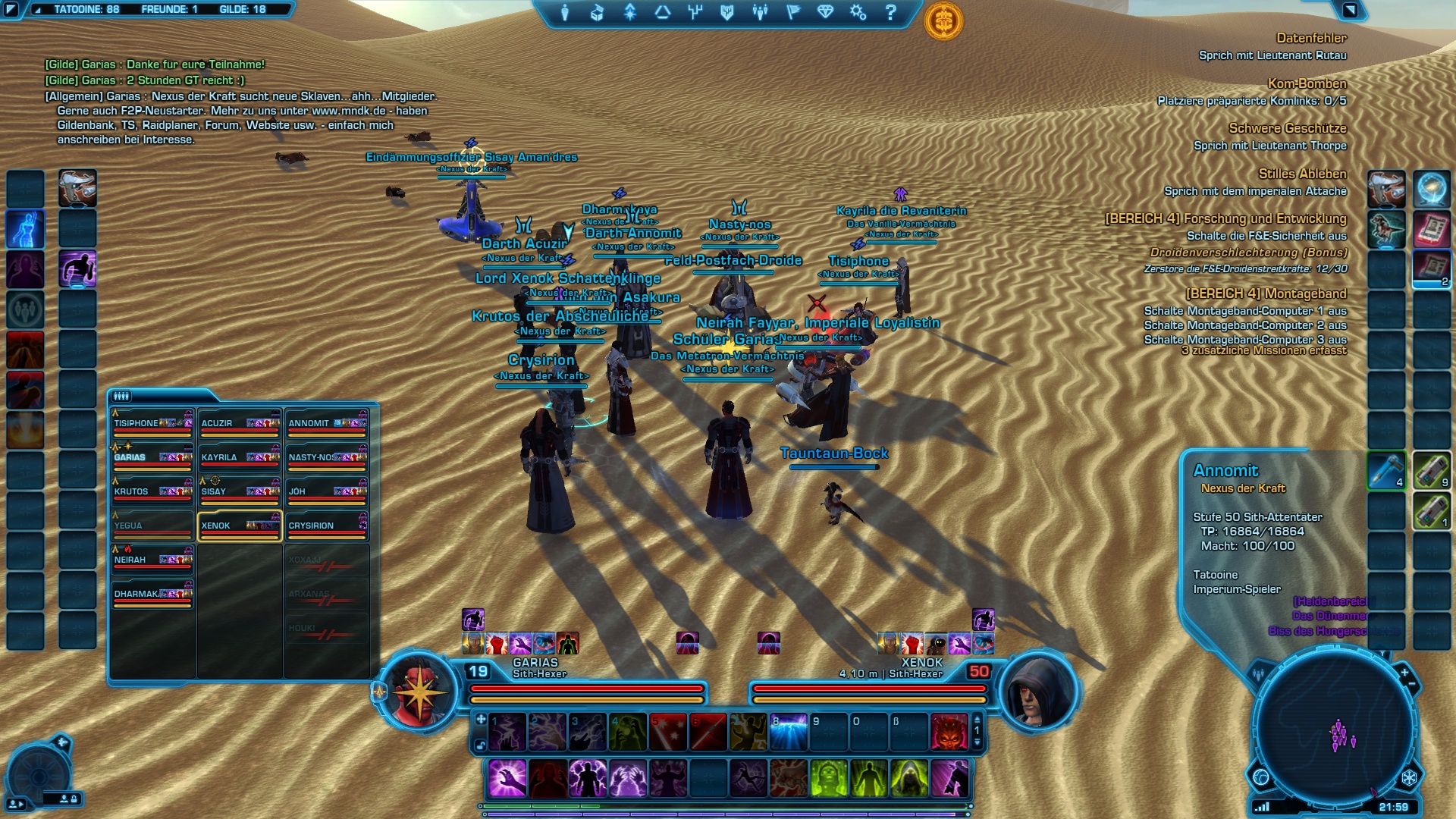
Task: Click the Garias player portrait
Action: tap(418, 692)
